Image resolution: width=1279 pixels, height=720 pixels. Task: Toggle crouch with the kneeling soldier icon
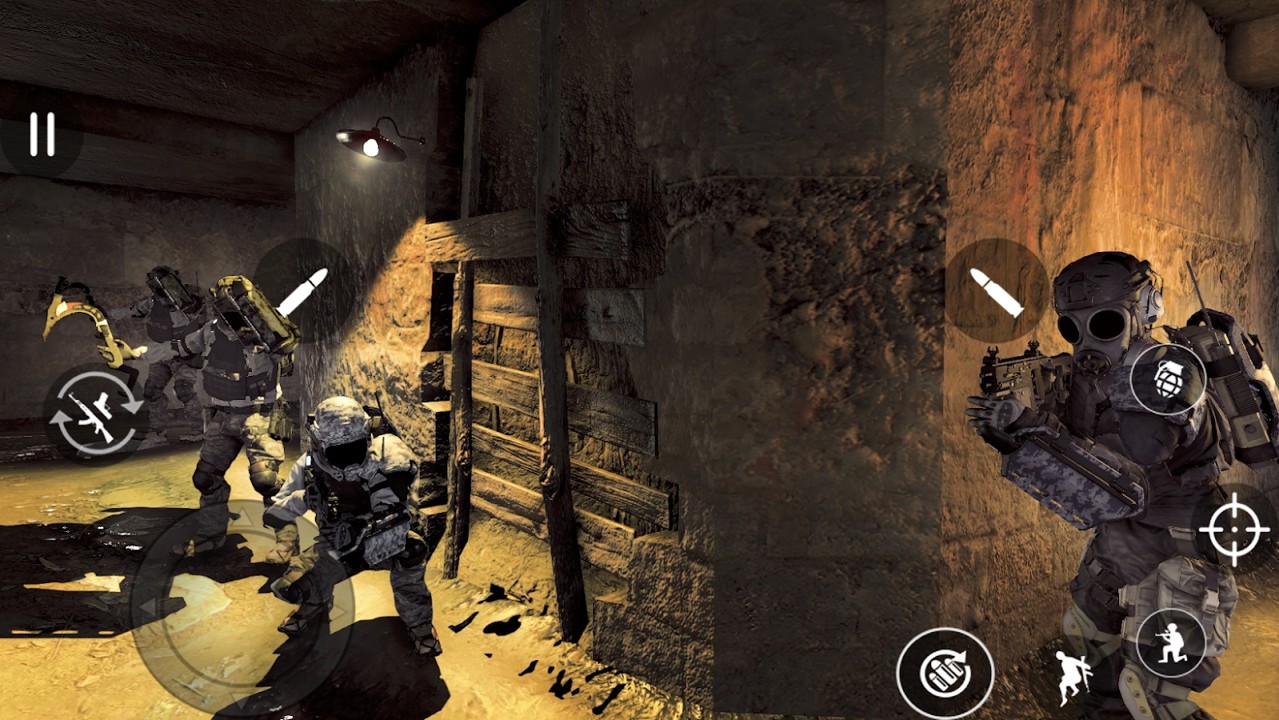[1171, 643]
